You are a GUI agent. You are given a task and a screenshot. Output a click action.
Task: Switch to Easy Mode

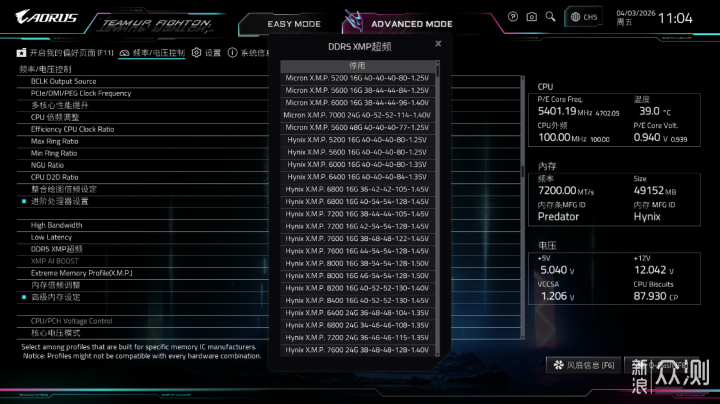pyautogui.click(x=294, y=24)
